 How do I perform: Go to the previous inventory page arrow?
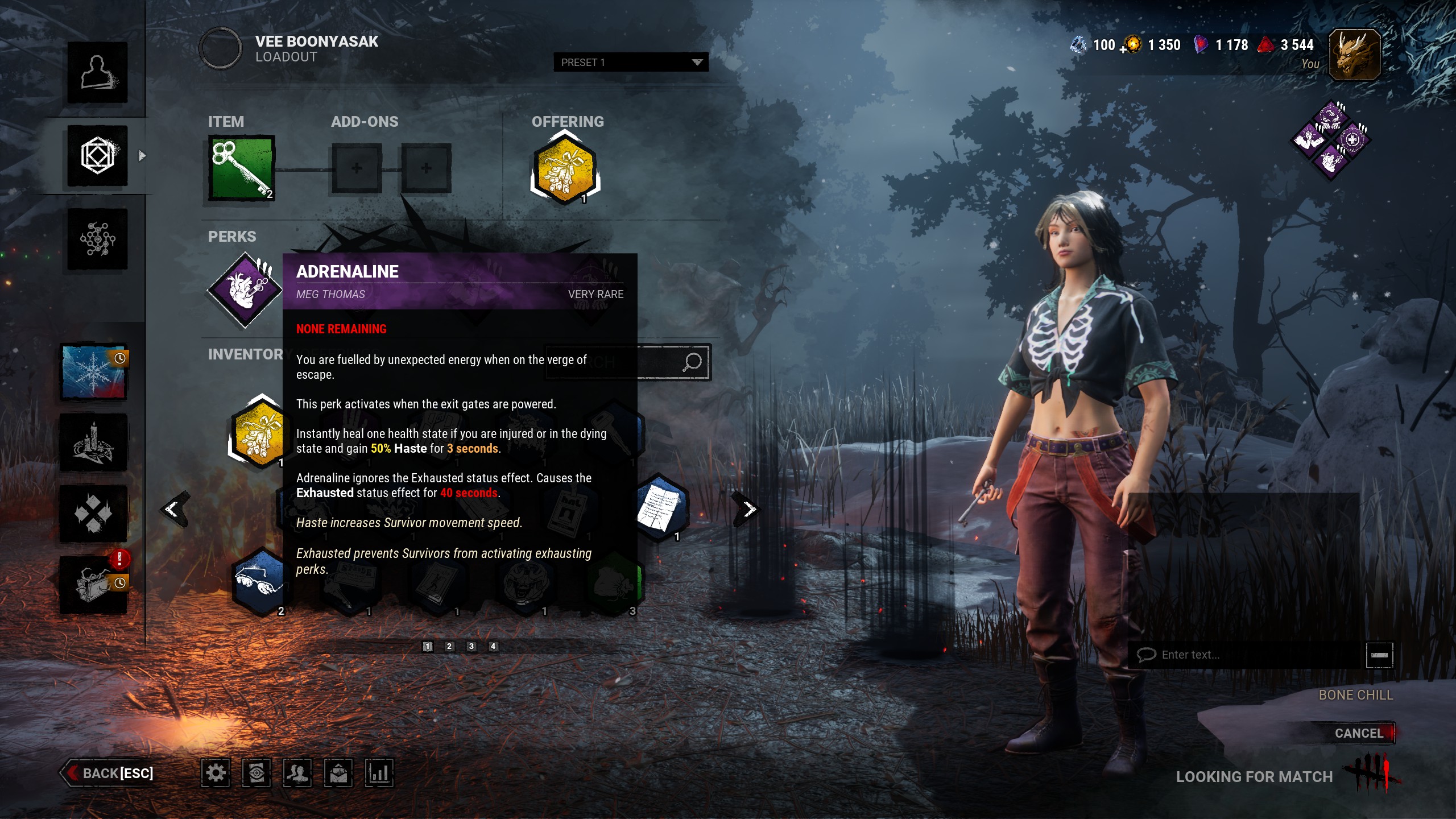172,509
